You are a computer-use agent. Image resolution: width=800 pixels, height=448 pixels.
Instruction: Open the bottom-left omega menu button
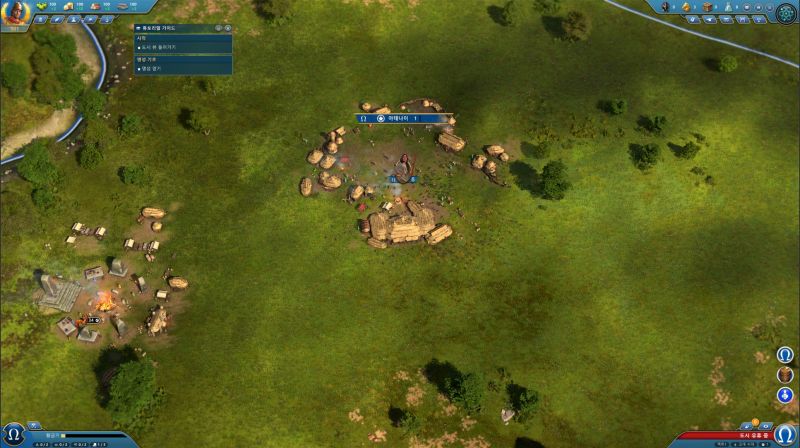[14, 433]
